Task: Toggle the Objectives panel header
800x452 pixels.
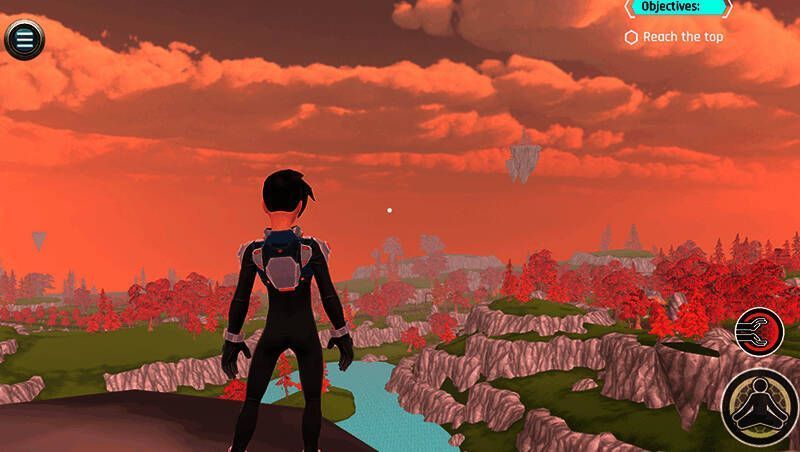Action: tap(678, 7)
